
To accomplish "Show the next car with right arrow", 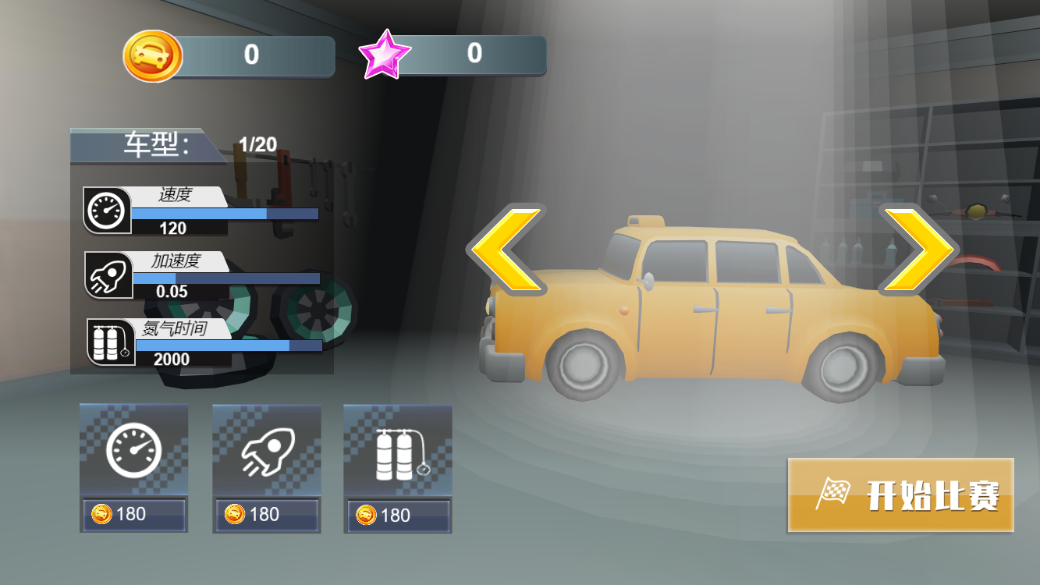I will pos(915,250).
